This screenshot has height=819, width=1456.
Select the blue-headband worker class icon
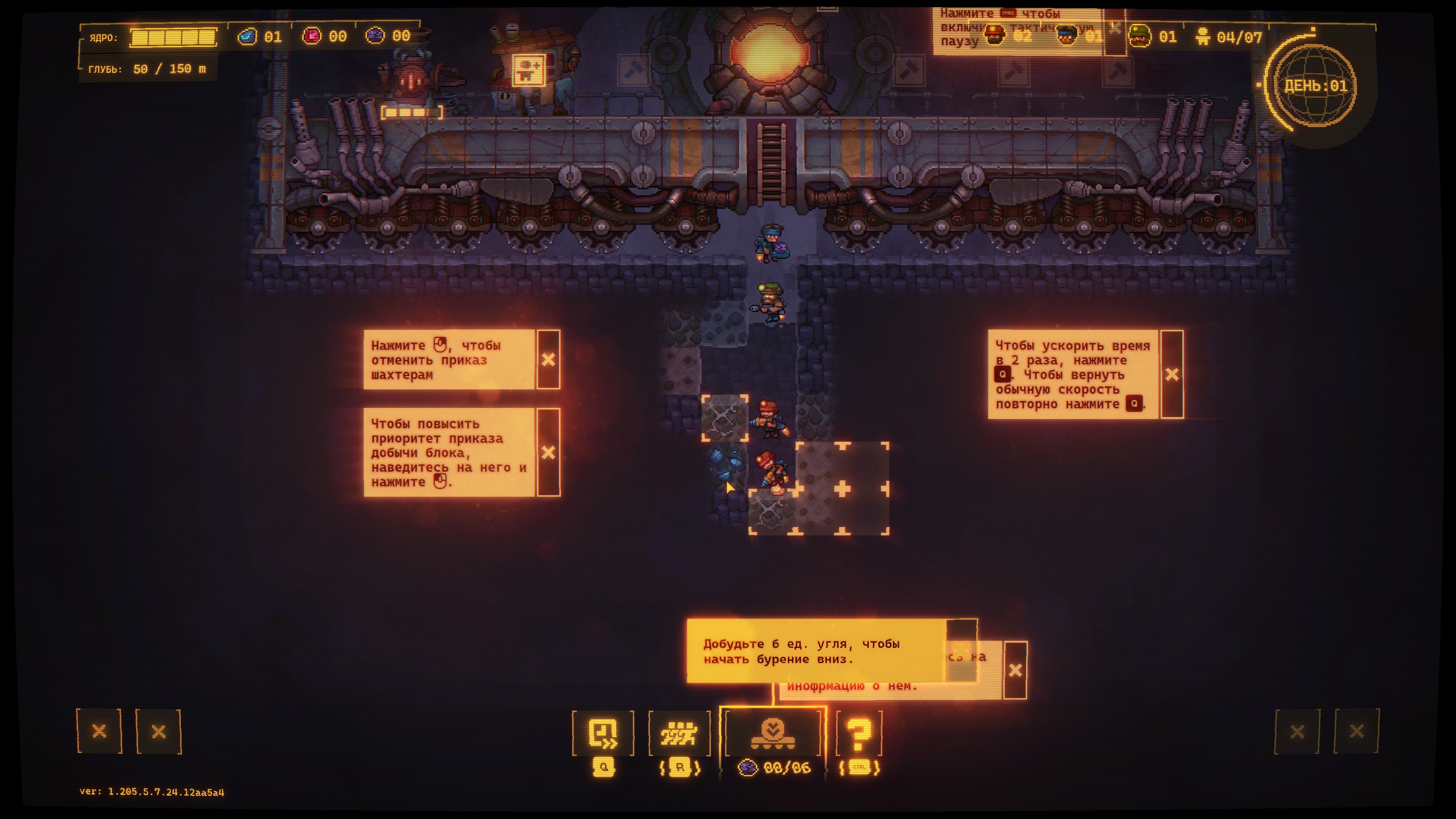(x=1067, y=36)
